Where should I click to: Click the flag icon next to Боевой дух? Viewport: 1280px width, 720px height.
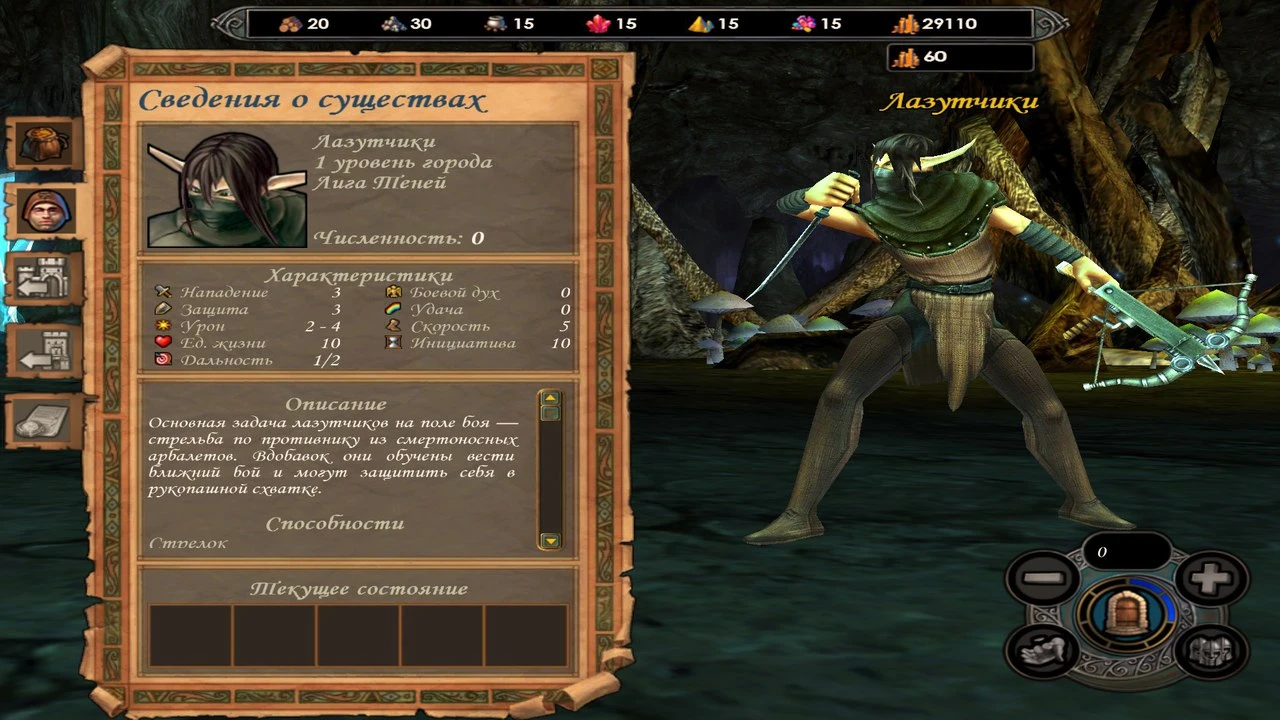coord(394,291)
